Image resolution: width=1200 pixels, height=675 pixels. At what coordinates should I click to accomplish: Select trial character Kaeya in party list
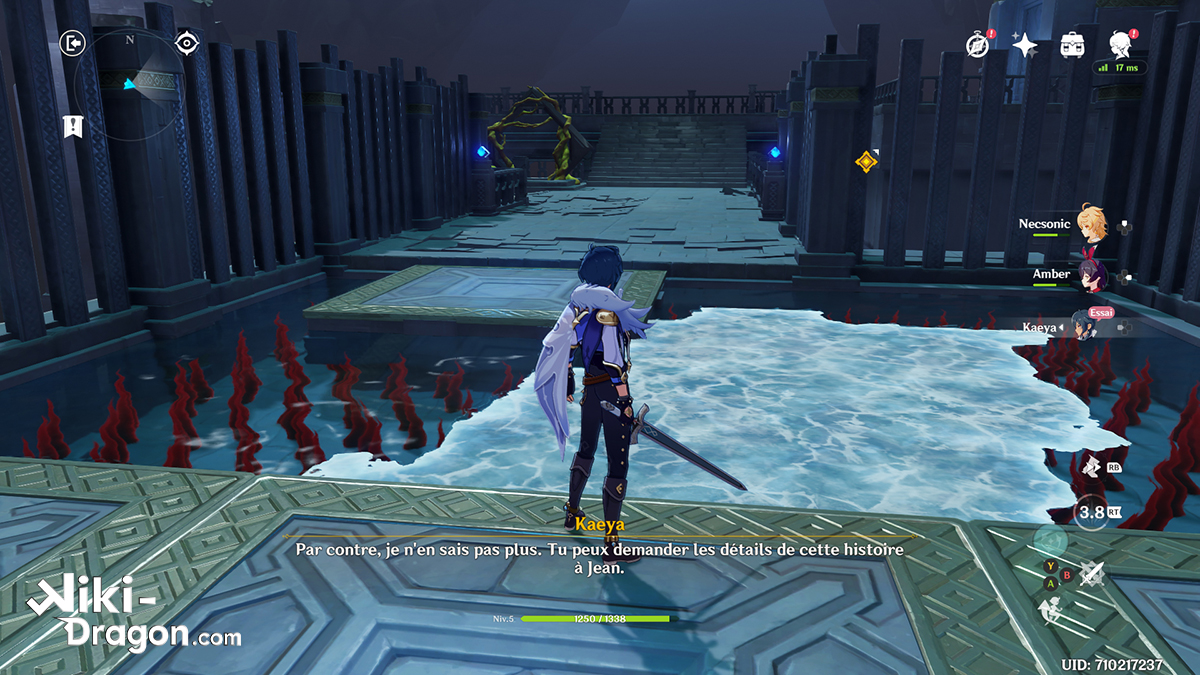click(x=1085, y=325)
